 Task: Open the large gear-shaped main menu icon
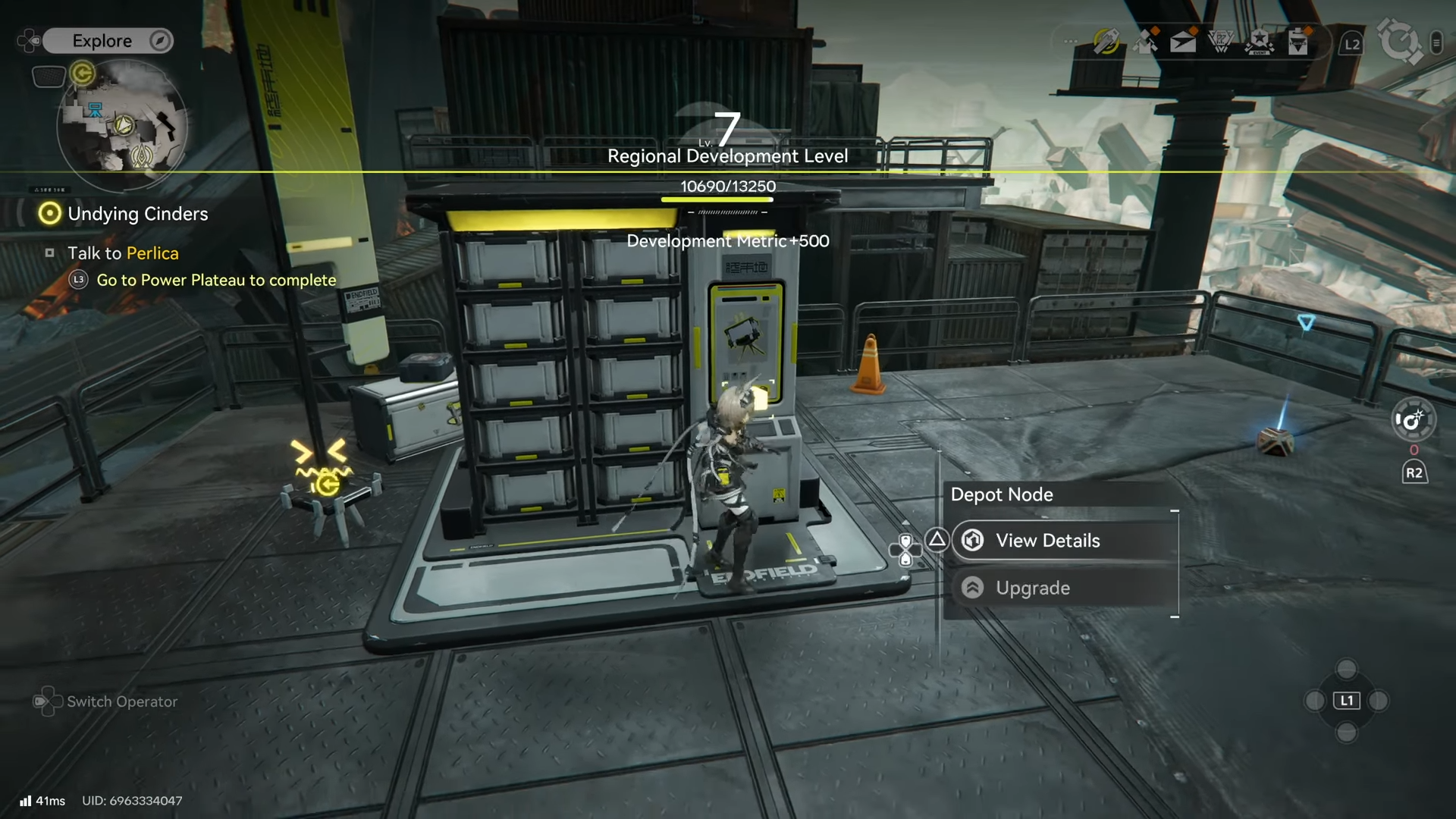click(1400, 41)
